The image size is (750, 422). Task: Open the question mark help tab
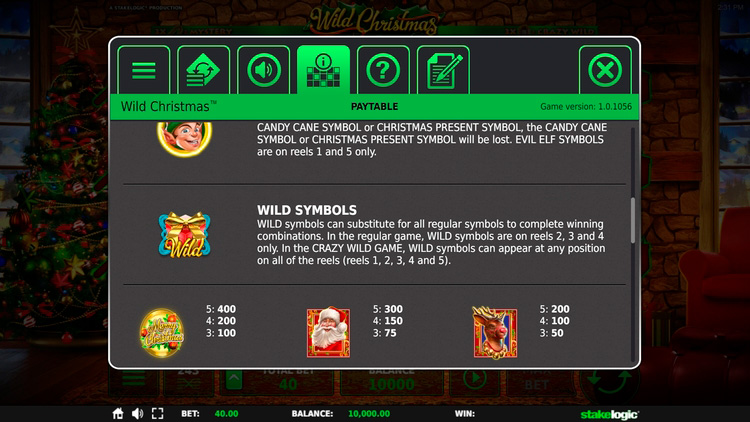click(383, 70)
